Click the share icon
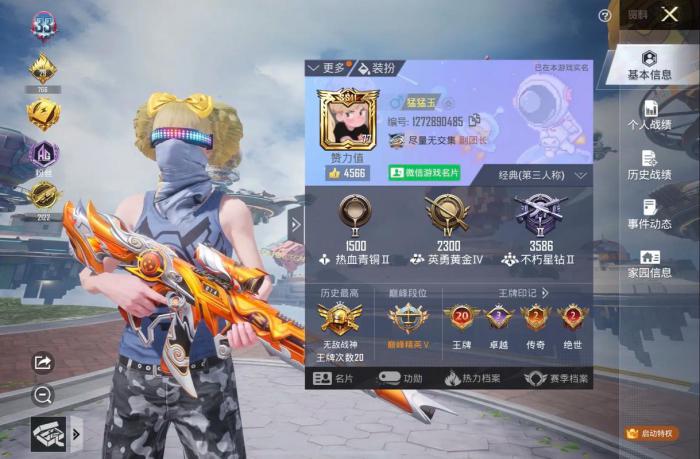Screen dimensions: 700x459 [43, 362]
